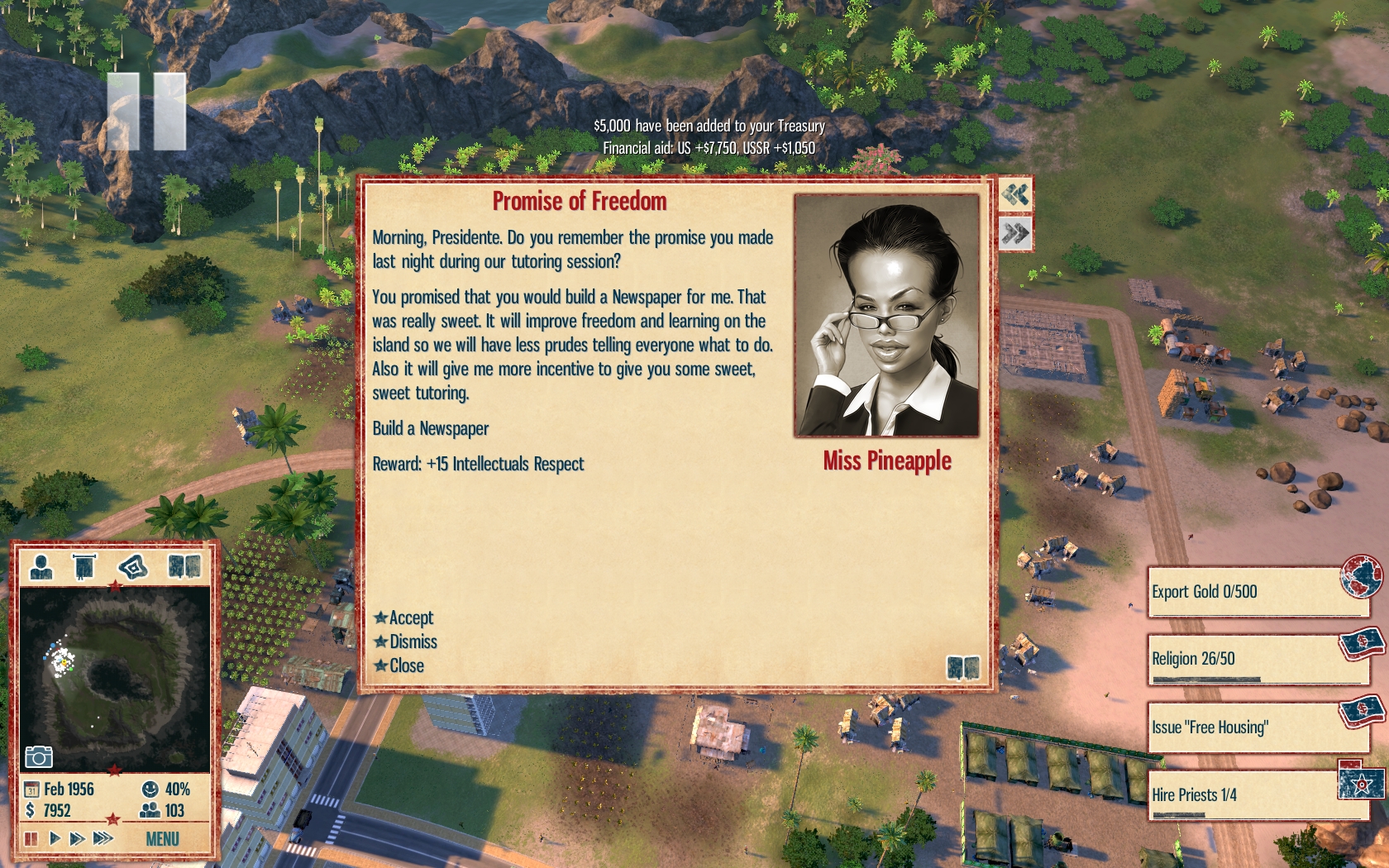Open the island overlays icon above the minimap
1389x868 pixels.
click(132, 567)
